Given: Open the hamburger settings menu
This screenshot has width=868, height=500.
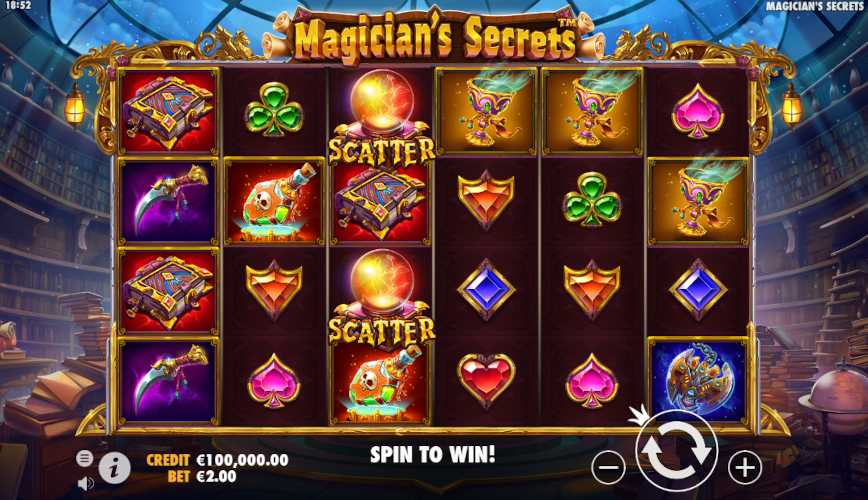Looking at the screenshot, I should tap(85, 458).
